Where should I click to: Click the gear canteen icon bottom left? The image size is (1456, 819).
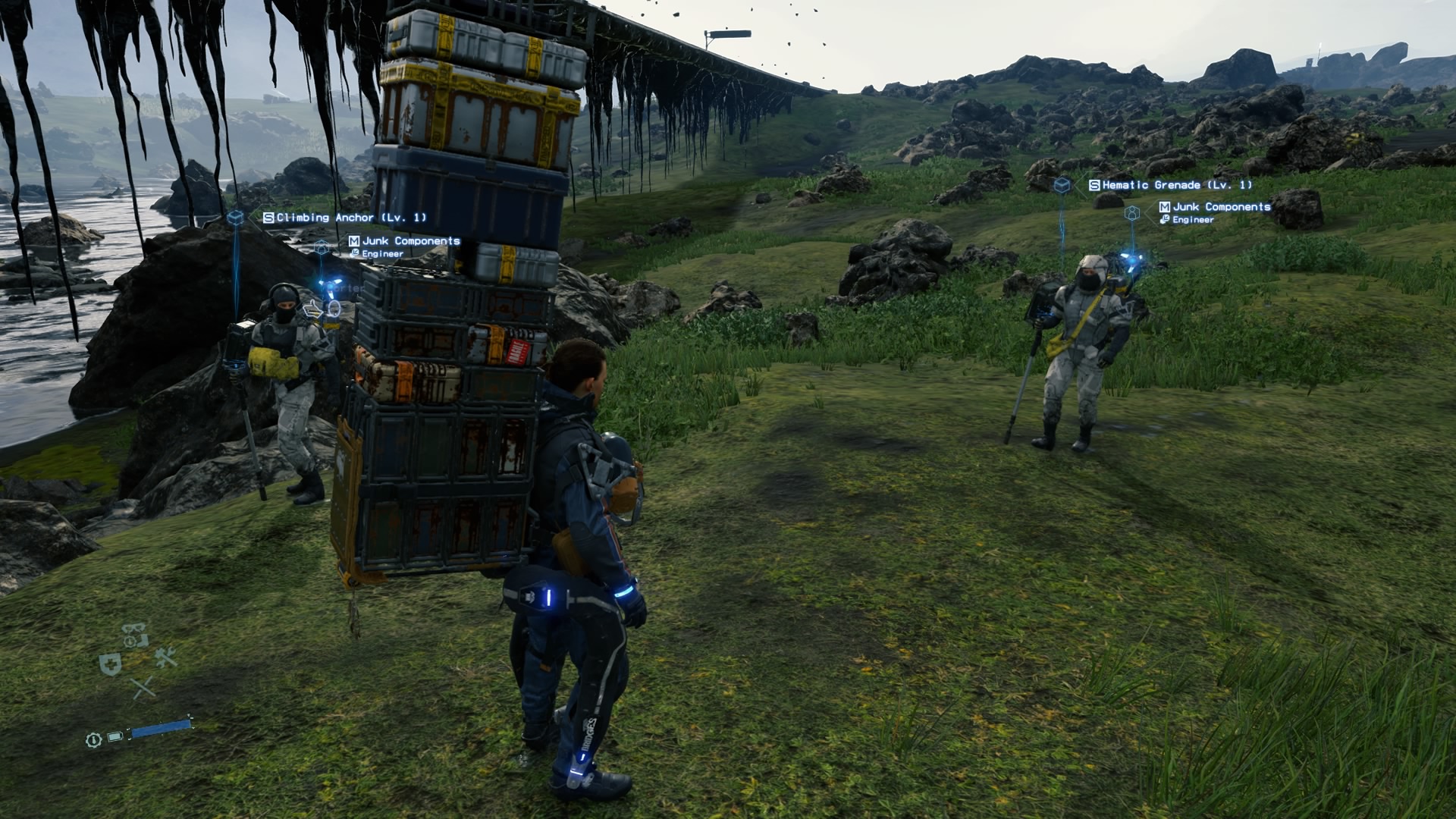(x=93, y=740)
